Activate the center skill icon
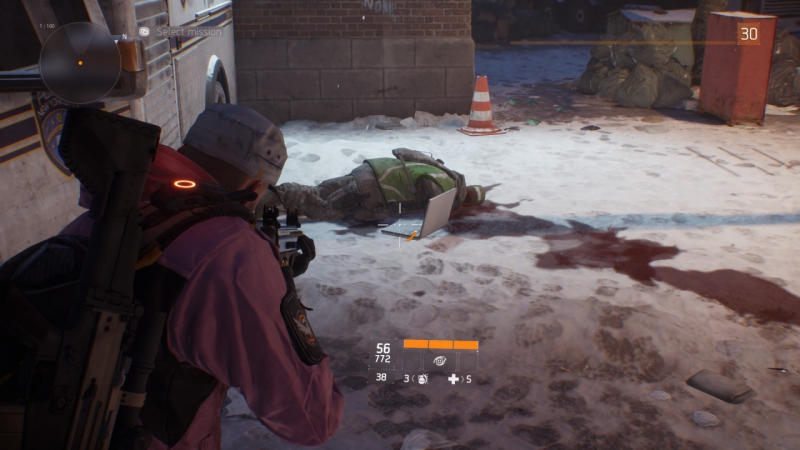This screenshot has width=800, height=450. 439,360
